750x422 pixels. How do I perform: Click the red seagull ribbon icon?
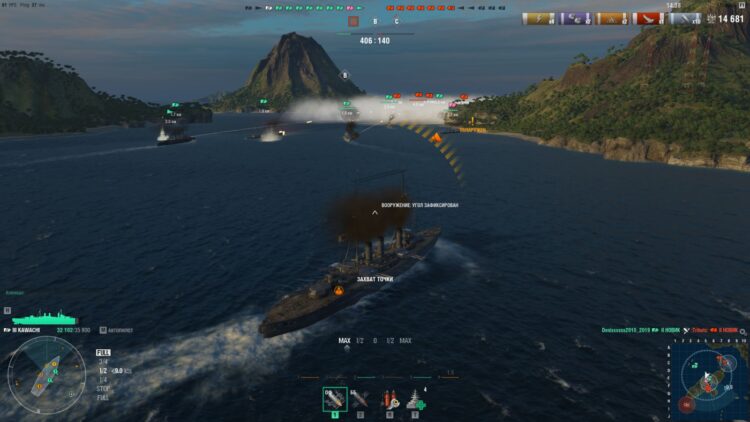click(649, 18)
